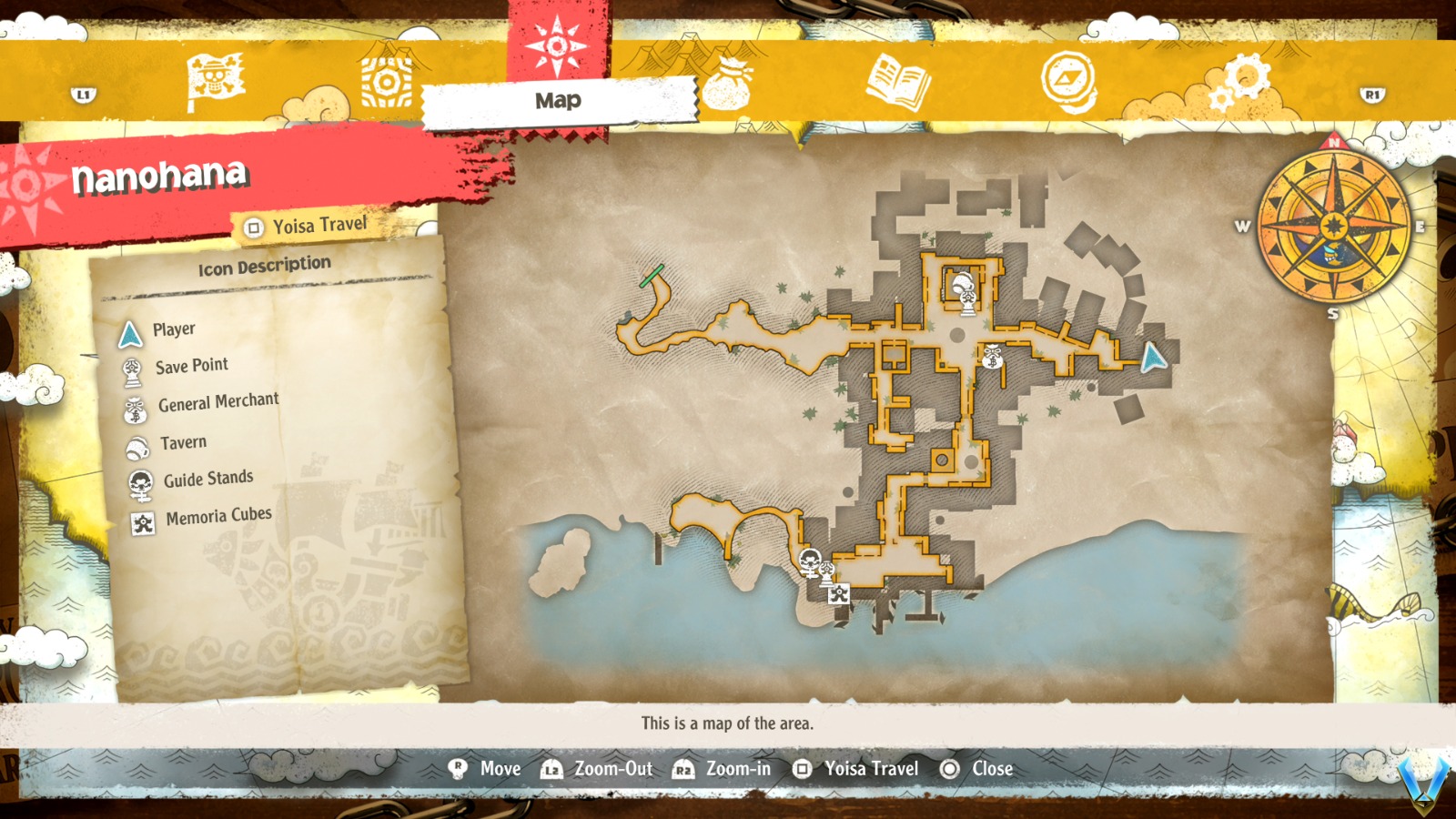The width and height of the screenshot is (1456, 819).
Task: Select the Zoom-in control in the bottom bar
Action: 726,769
